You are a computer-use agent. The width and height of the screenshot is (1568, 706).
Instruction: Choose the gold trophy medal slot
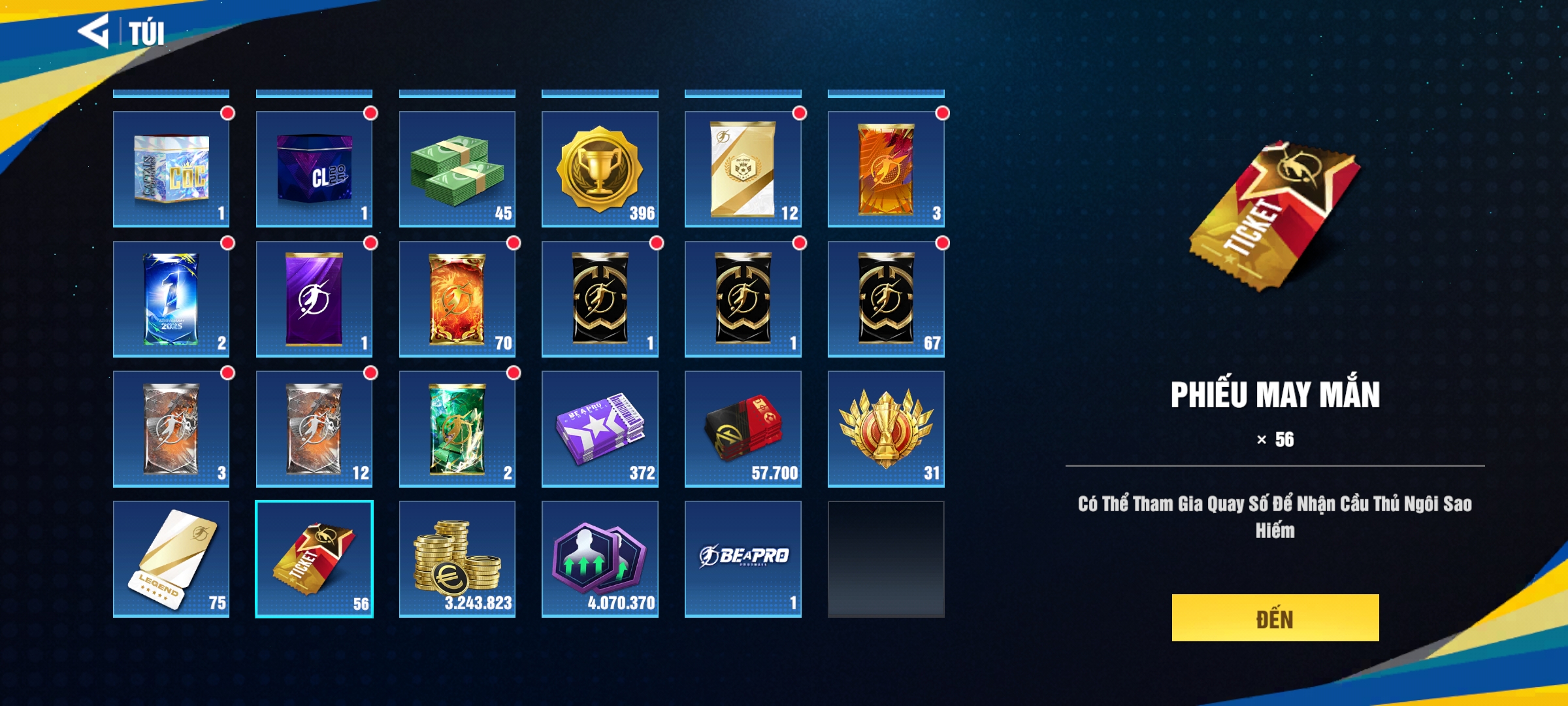pos(600,169)
